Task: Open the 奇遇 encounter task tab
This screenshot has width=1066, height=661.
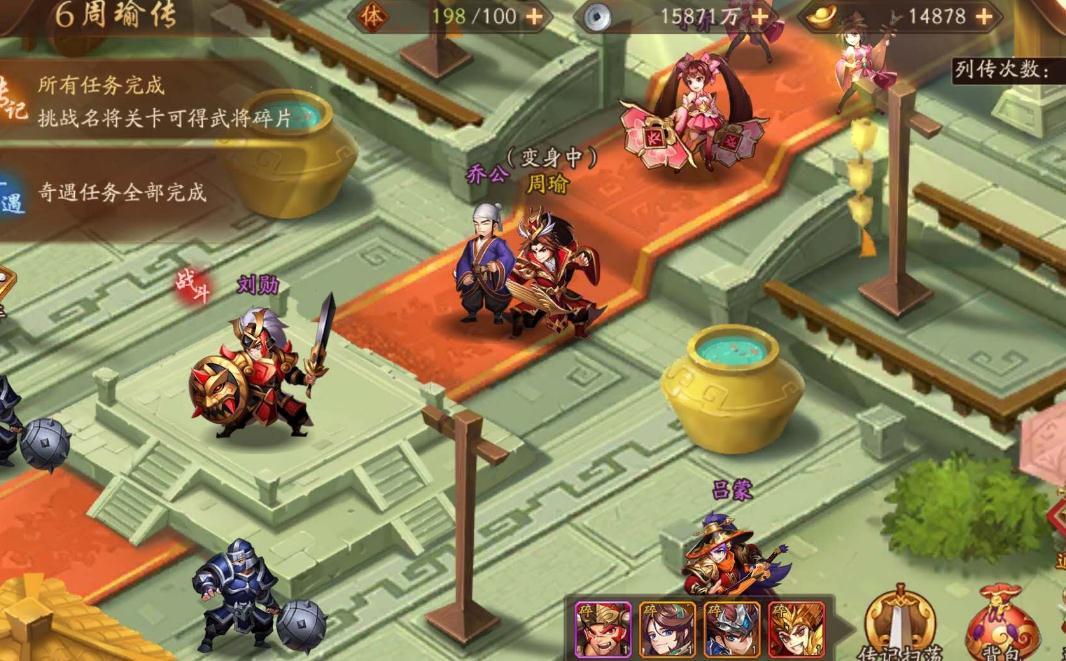Action: click(12, 194)
